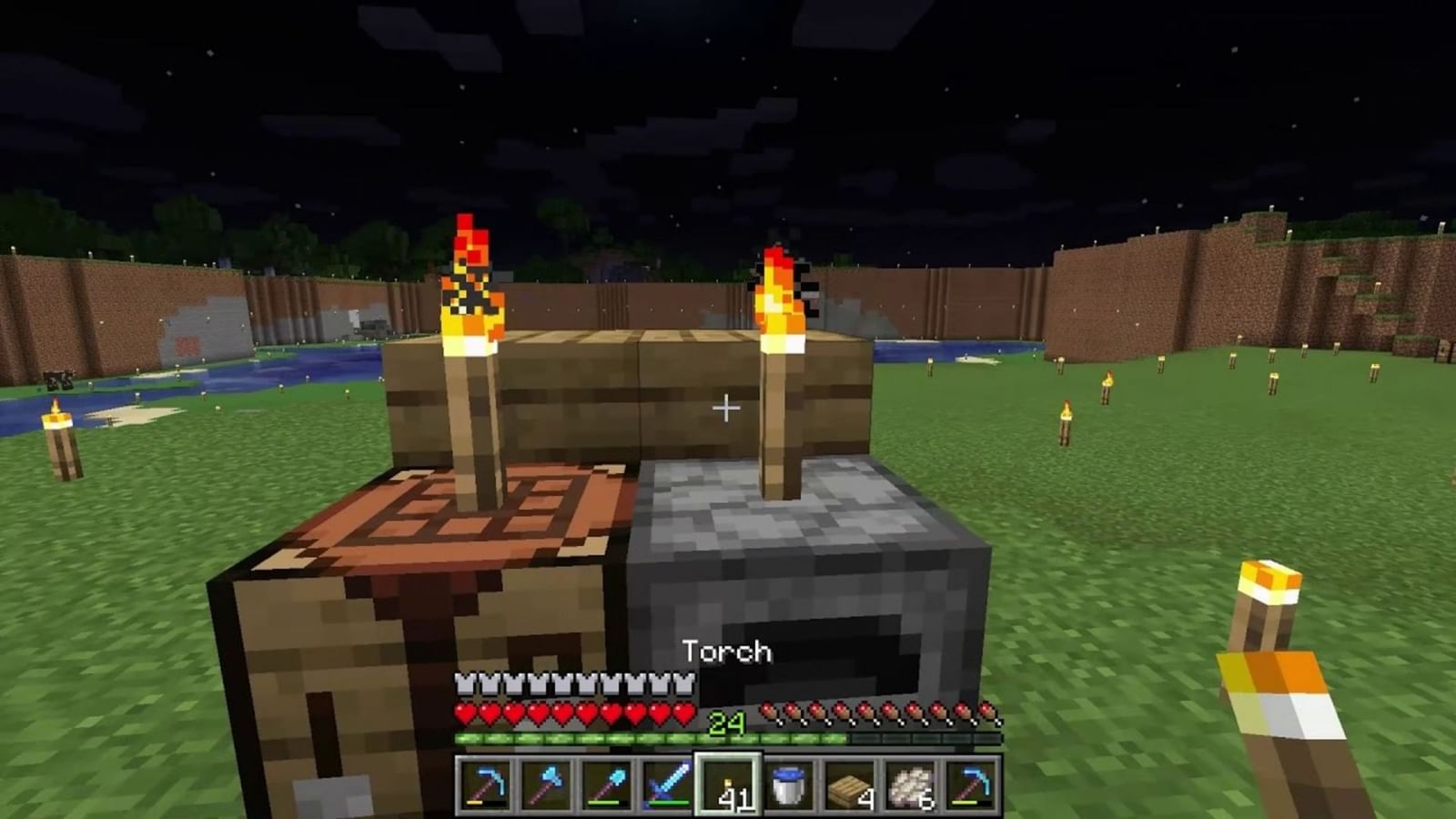Select the white wool stack of 6
The width and height of the screenshot is (1456, 819).
[x=909, y=787]
